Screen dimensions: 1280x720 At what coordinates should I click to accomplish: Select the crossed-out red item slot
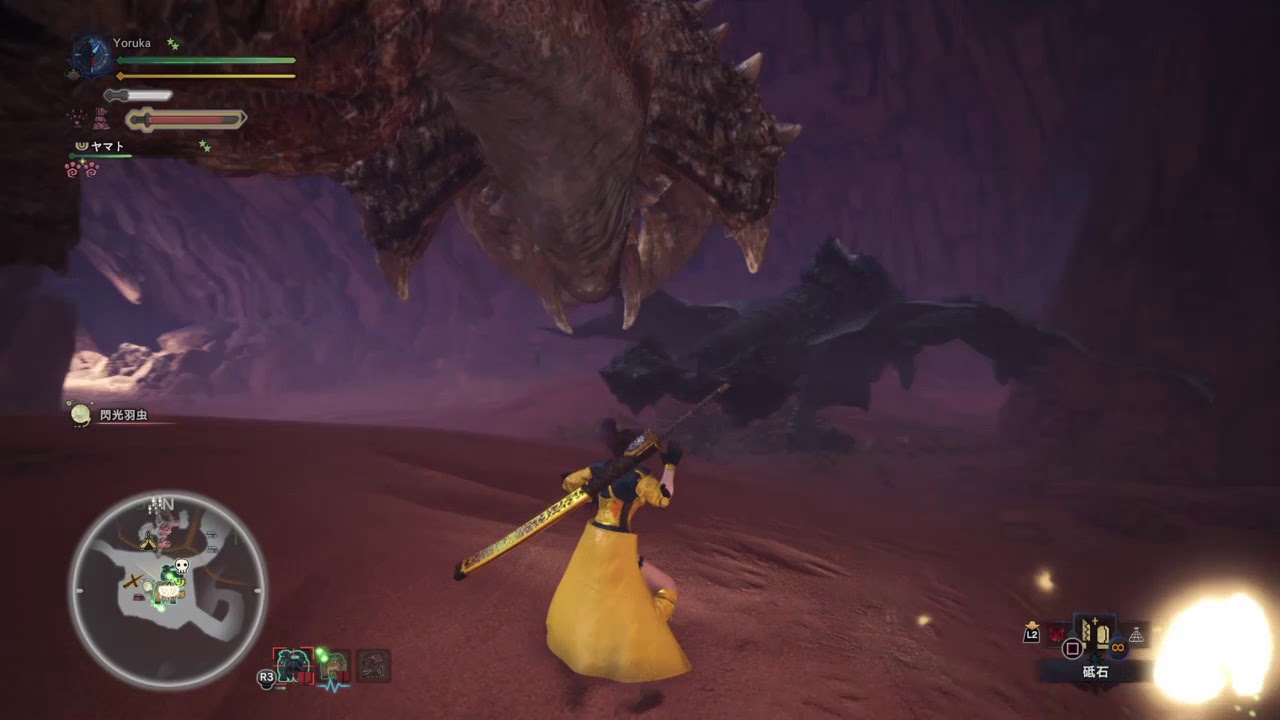tap(1057, 633)
